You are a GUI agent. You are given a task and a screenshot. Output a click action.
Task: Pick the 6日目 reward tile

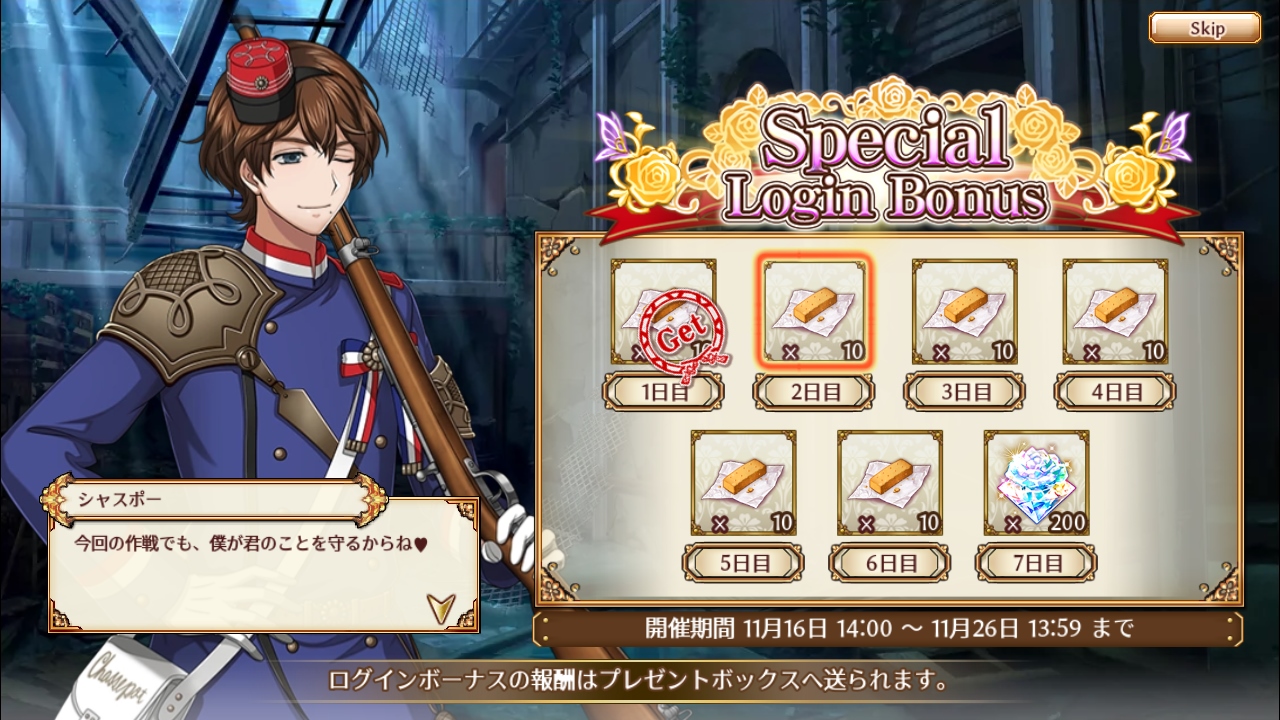coord(889,483)
